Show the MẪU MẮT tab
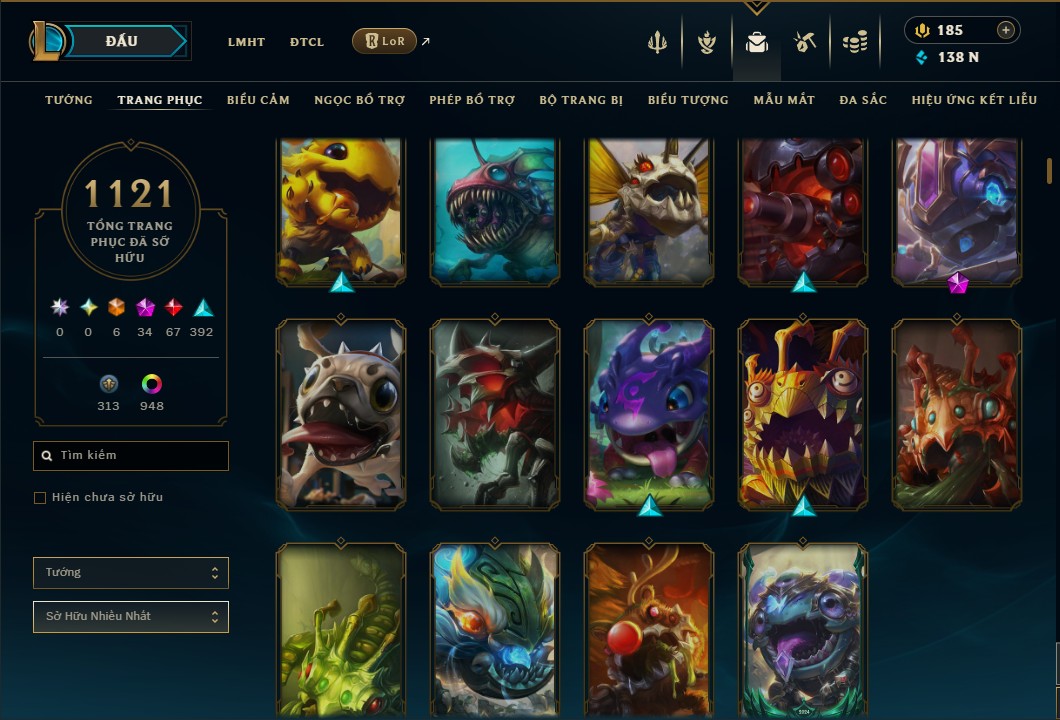 [784, 100]
